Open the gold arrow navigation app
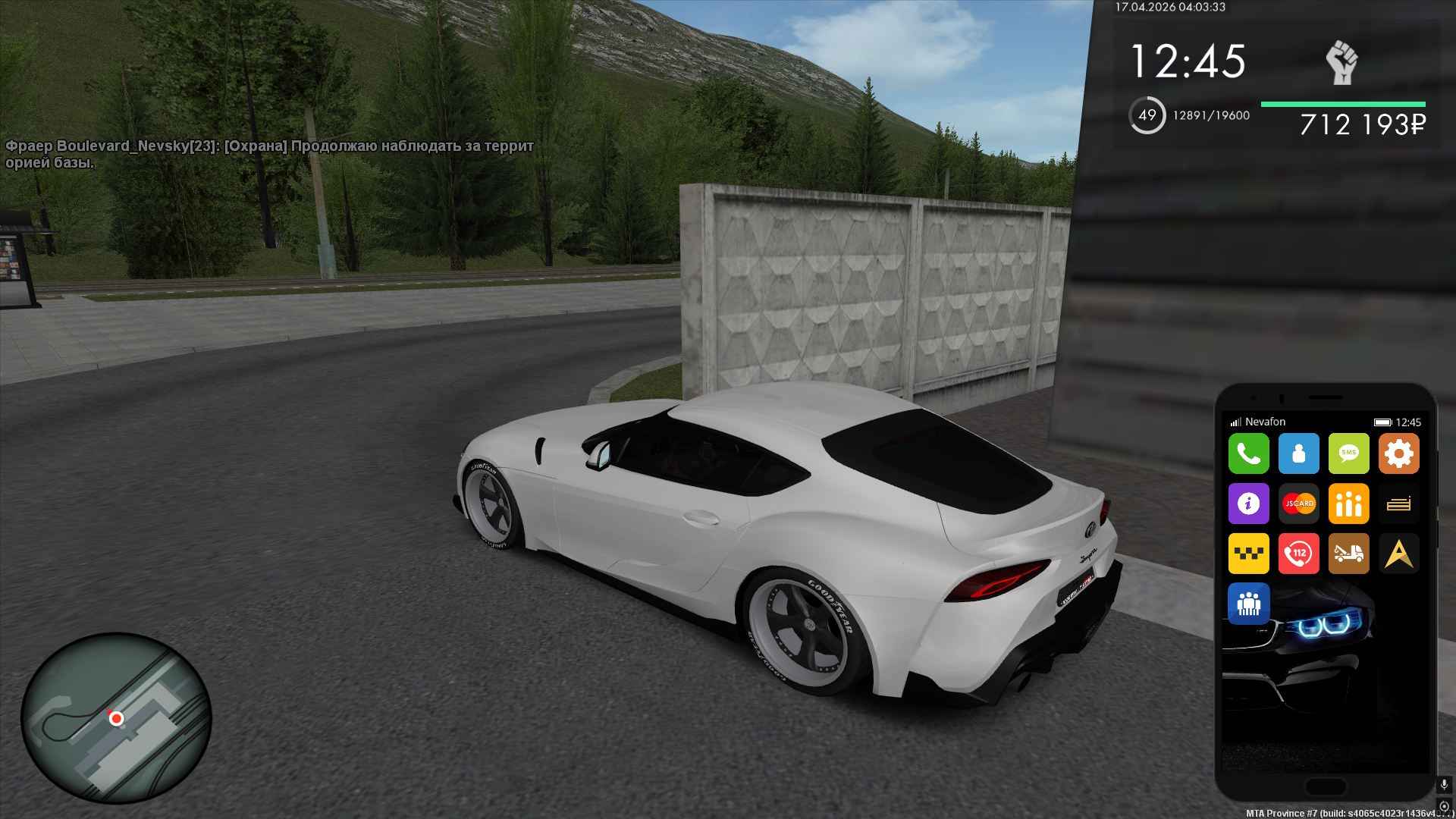The width and height of the screenshot is (1456, 819). 1398,554
